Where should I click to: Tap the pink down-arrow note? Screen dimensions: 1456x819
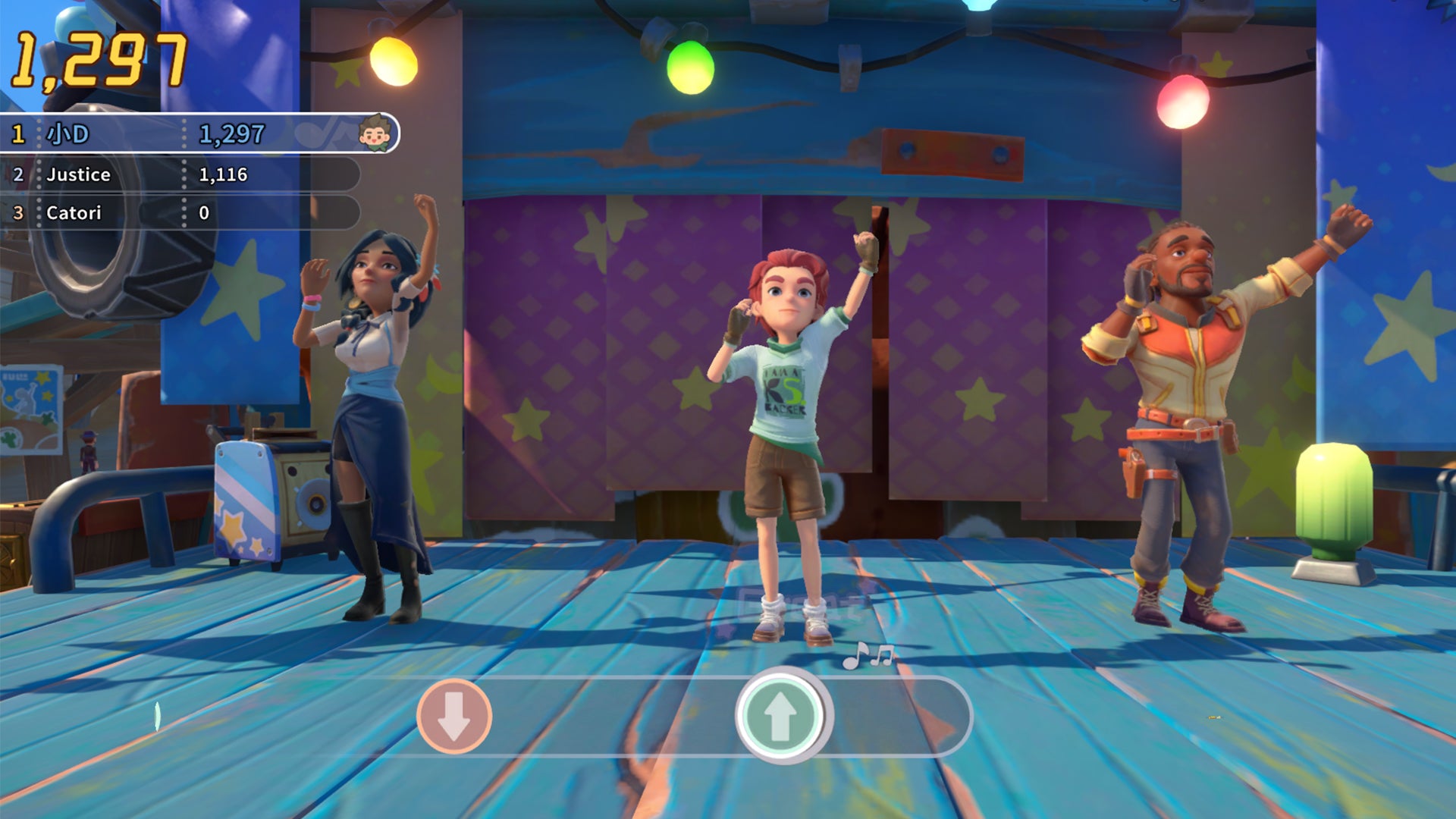(454, 716)
